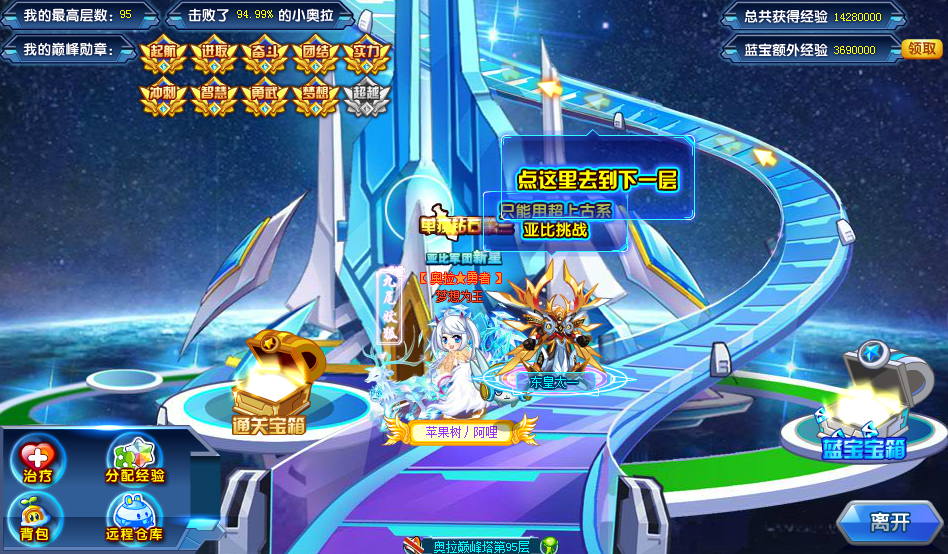
Task: Click the 点这里去到下一层 next floor prompt
Action: coord(597,180)
